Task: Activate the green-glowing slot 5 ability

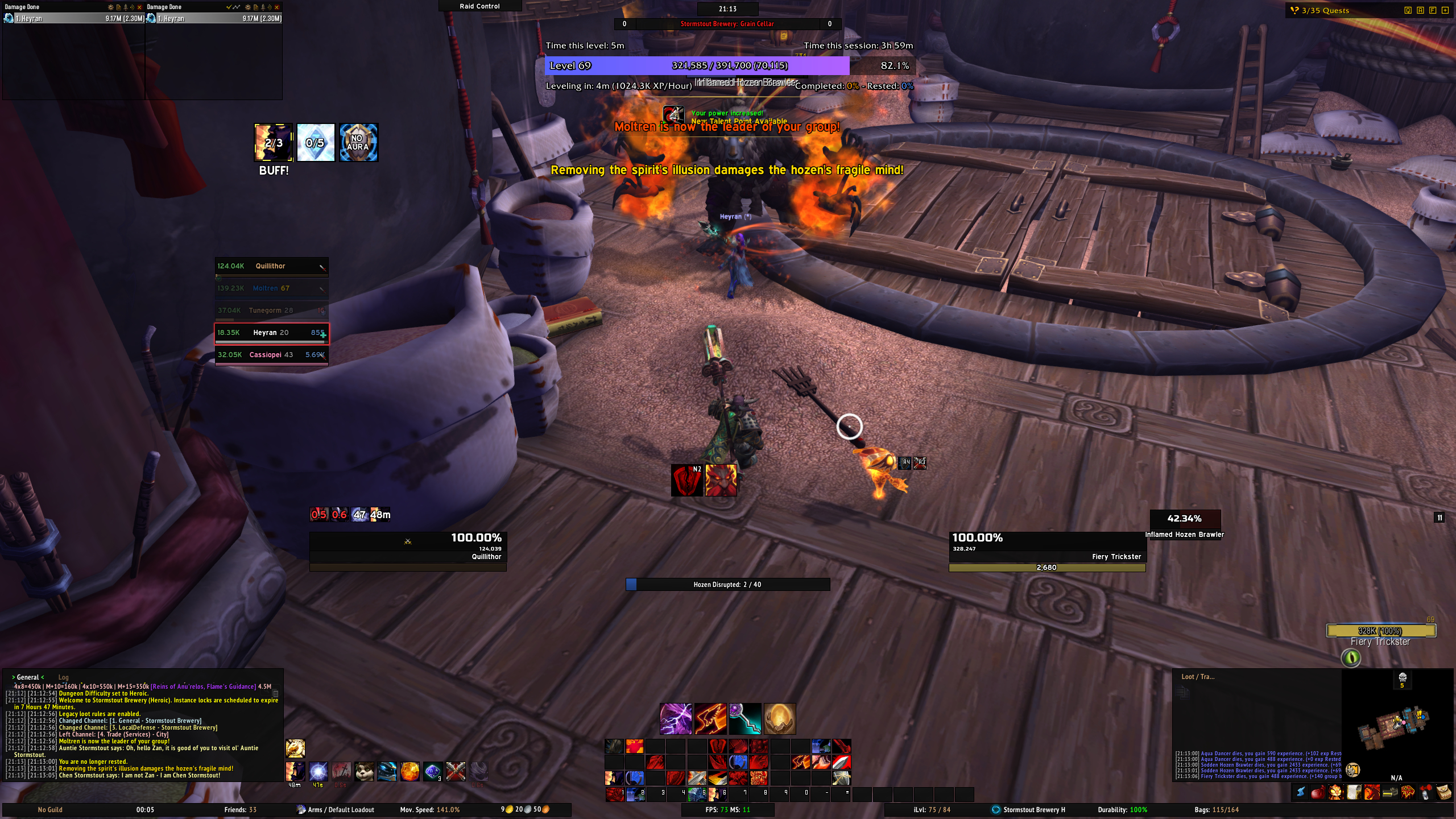Action: [x=696, y=794]
